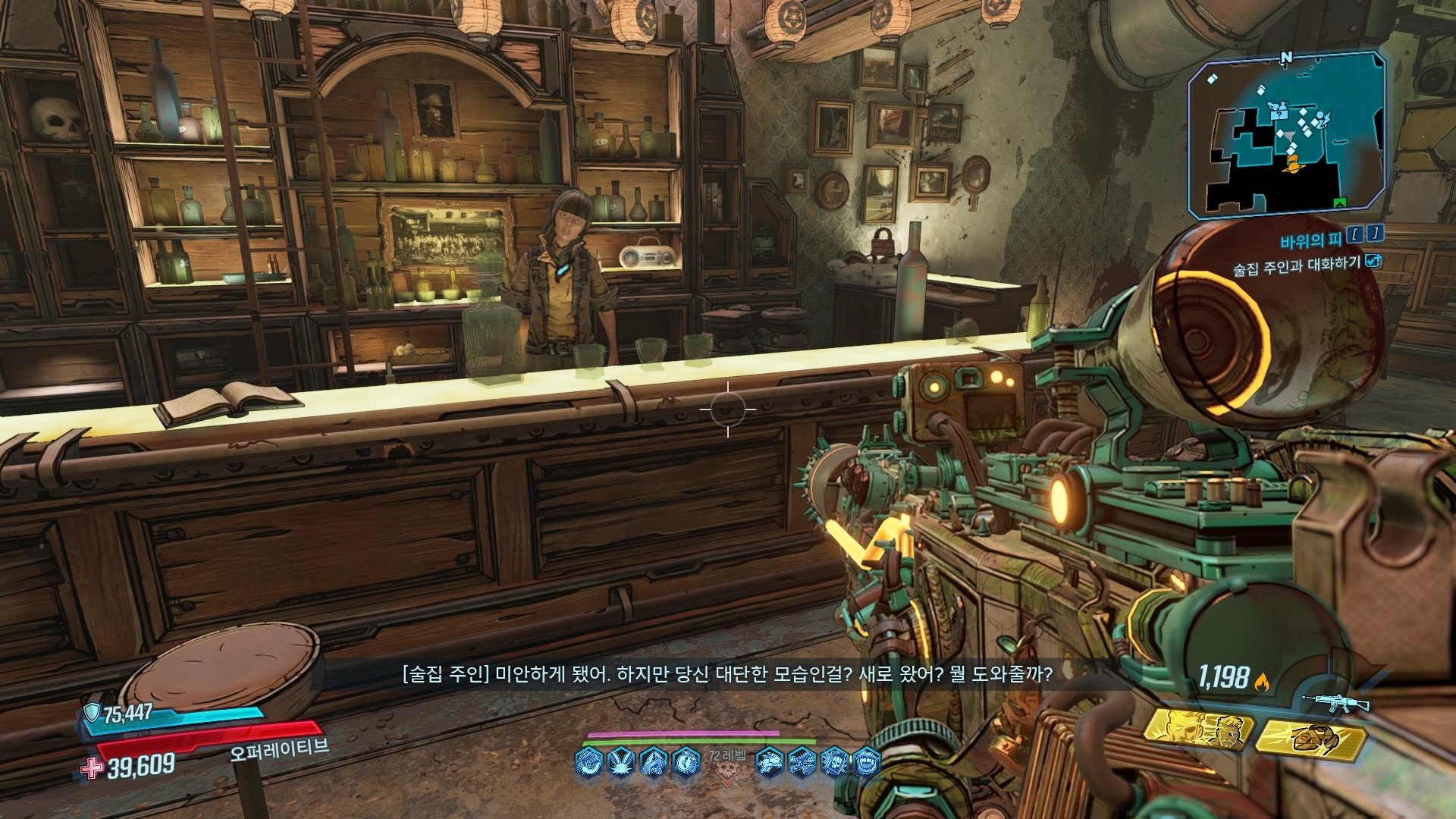Select the skull card buff icon
The image size is (1456, 819).
834,761
